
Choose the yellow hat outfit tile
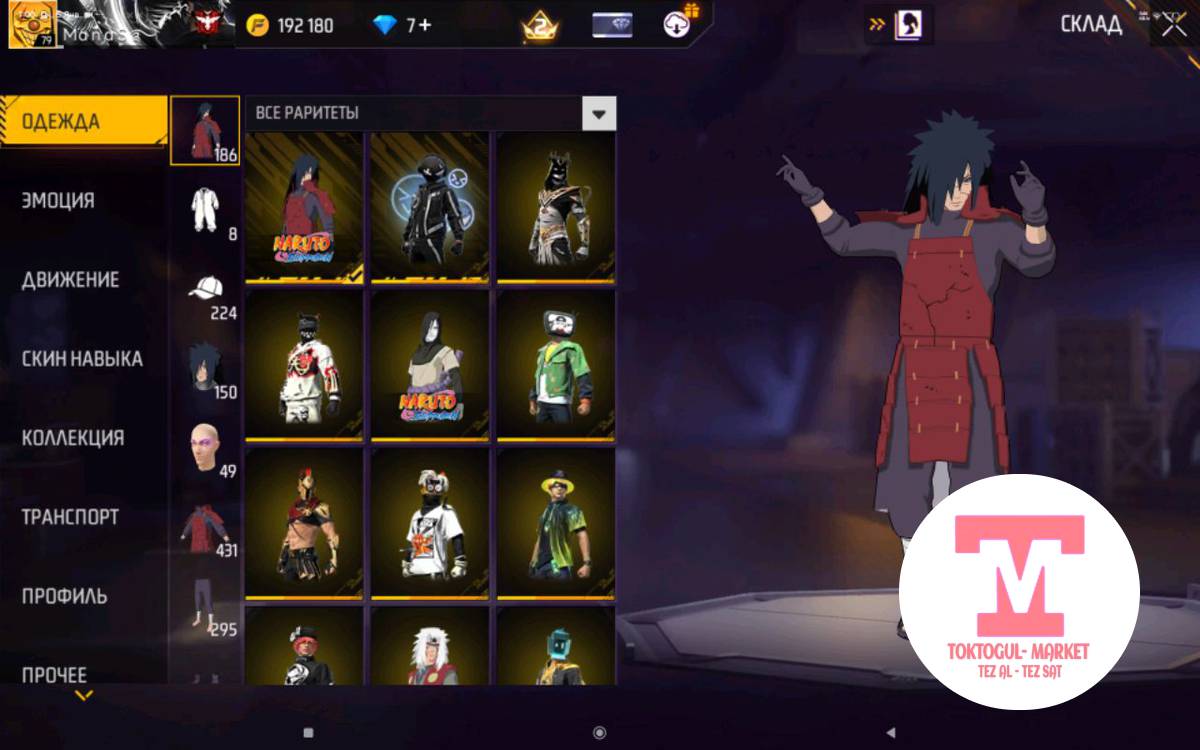click(x=556, y=523)
